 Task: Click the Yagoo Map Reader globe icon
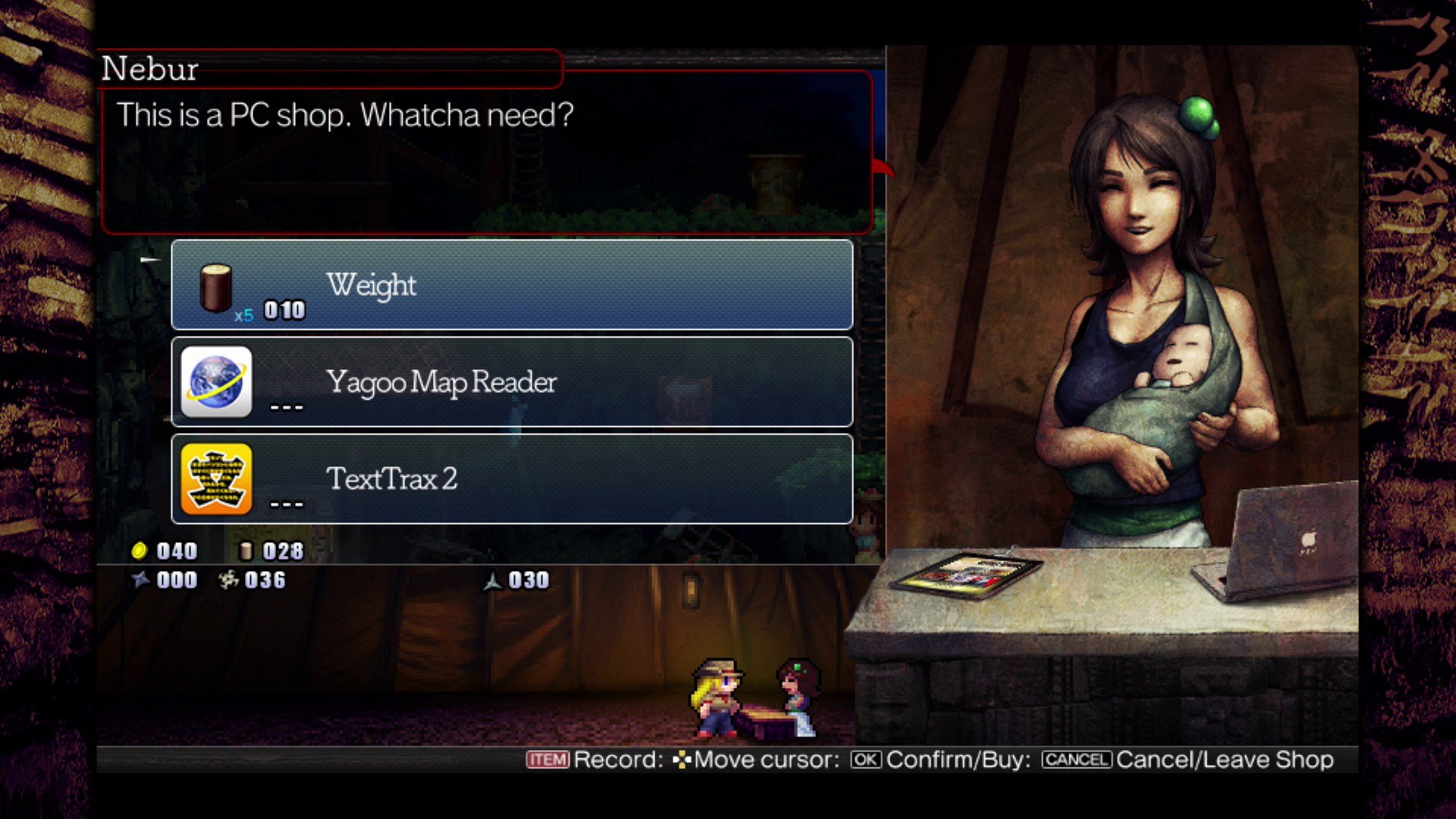click(x=217, y=382)
